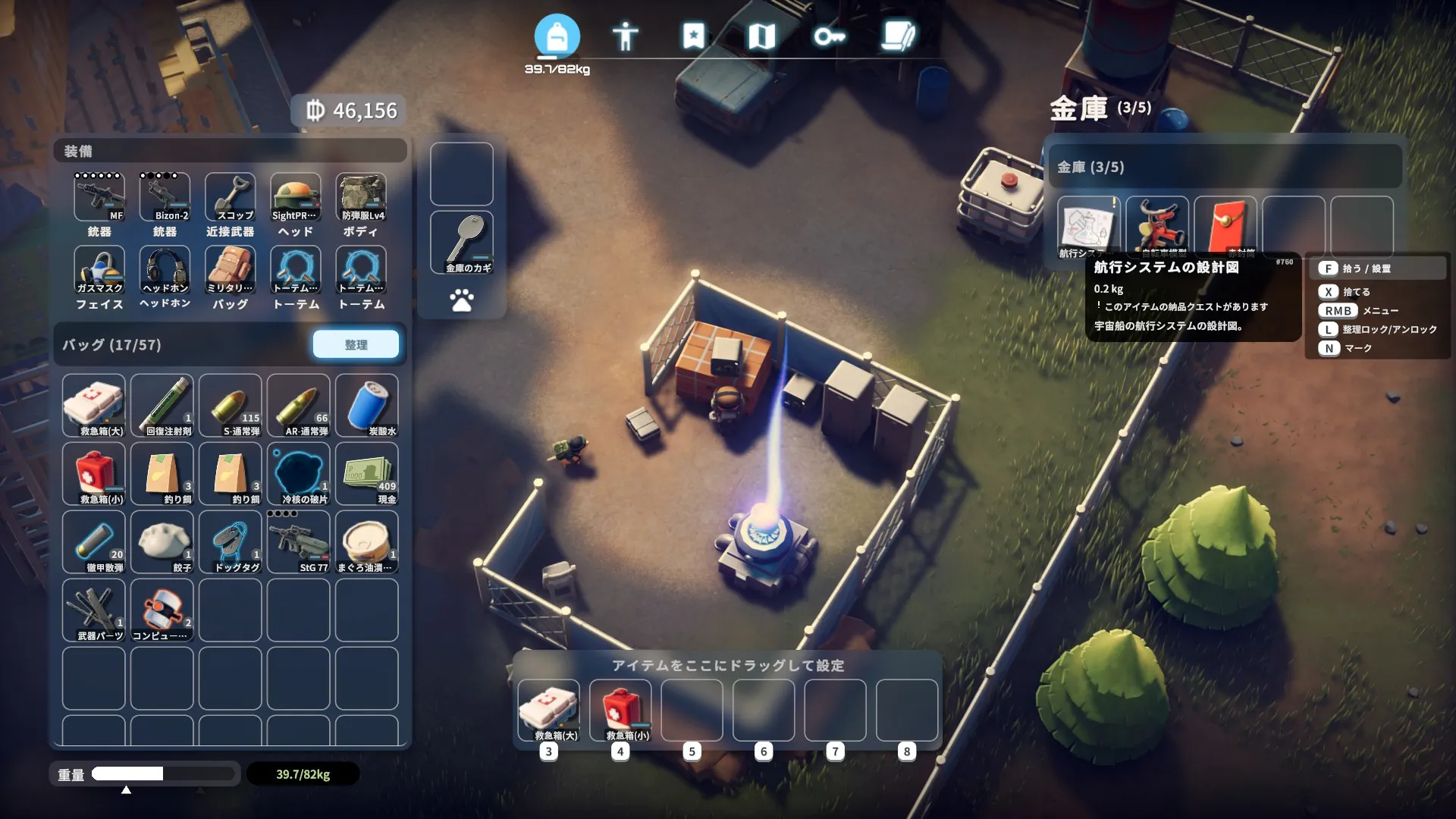
Task: Open the paw print pet slot
Action: click(462, 300)
